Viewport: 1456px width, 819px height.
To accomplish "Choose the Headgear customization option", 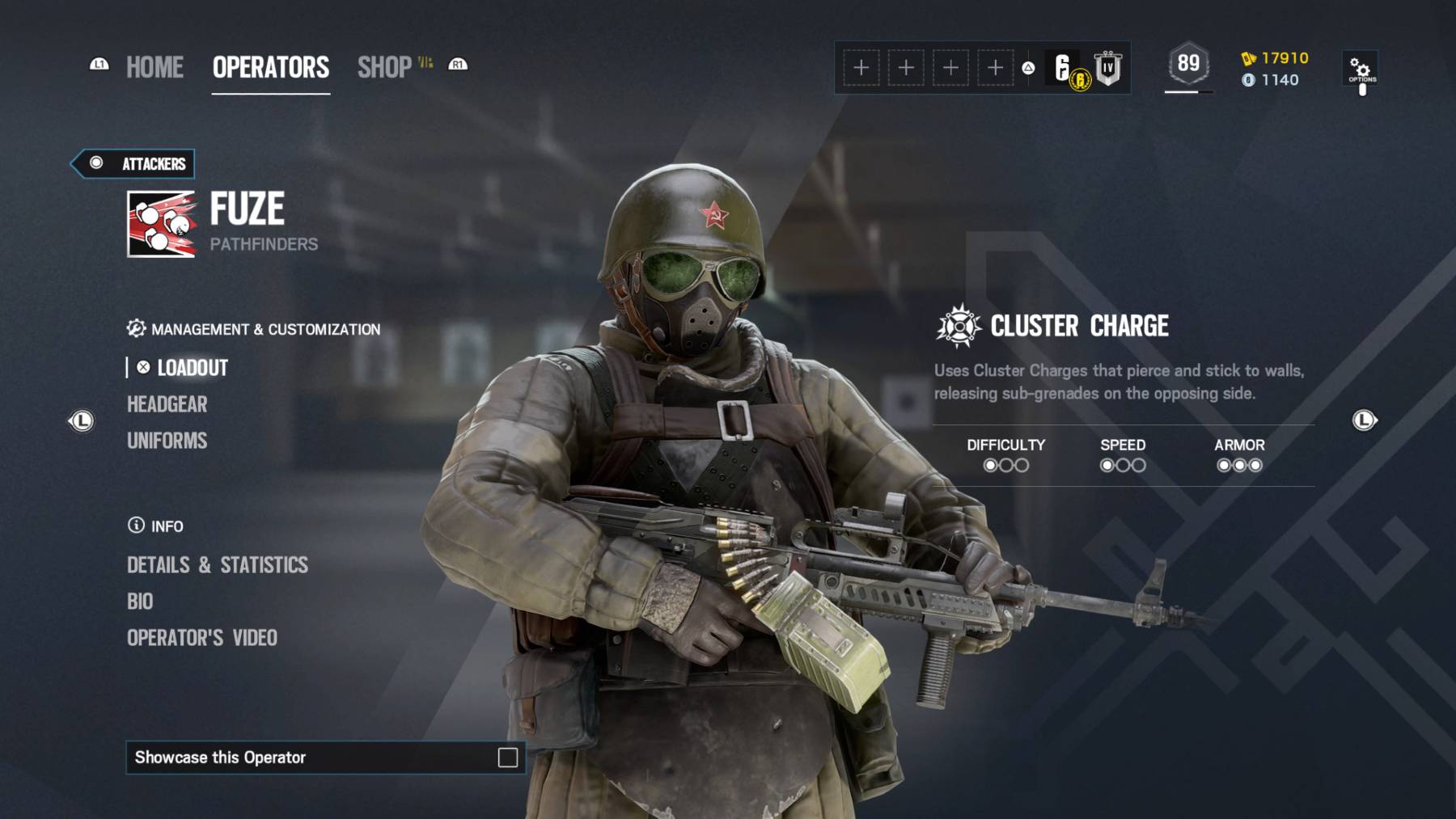I will coord(167,404).
